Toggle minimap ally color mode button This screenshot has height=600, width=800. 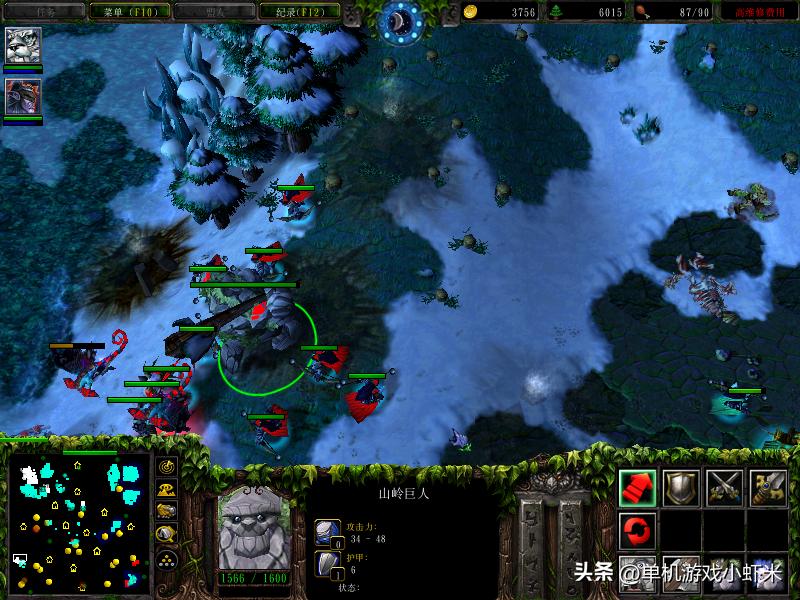(167, 512)
